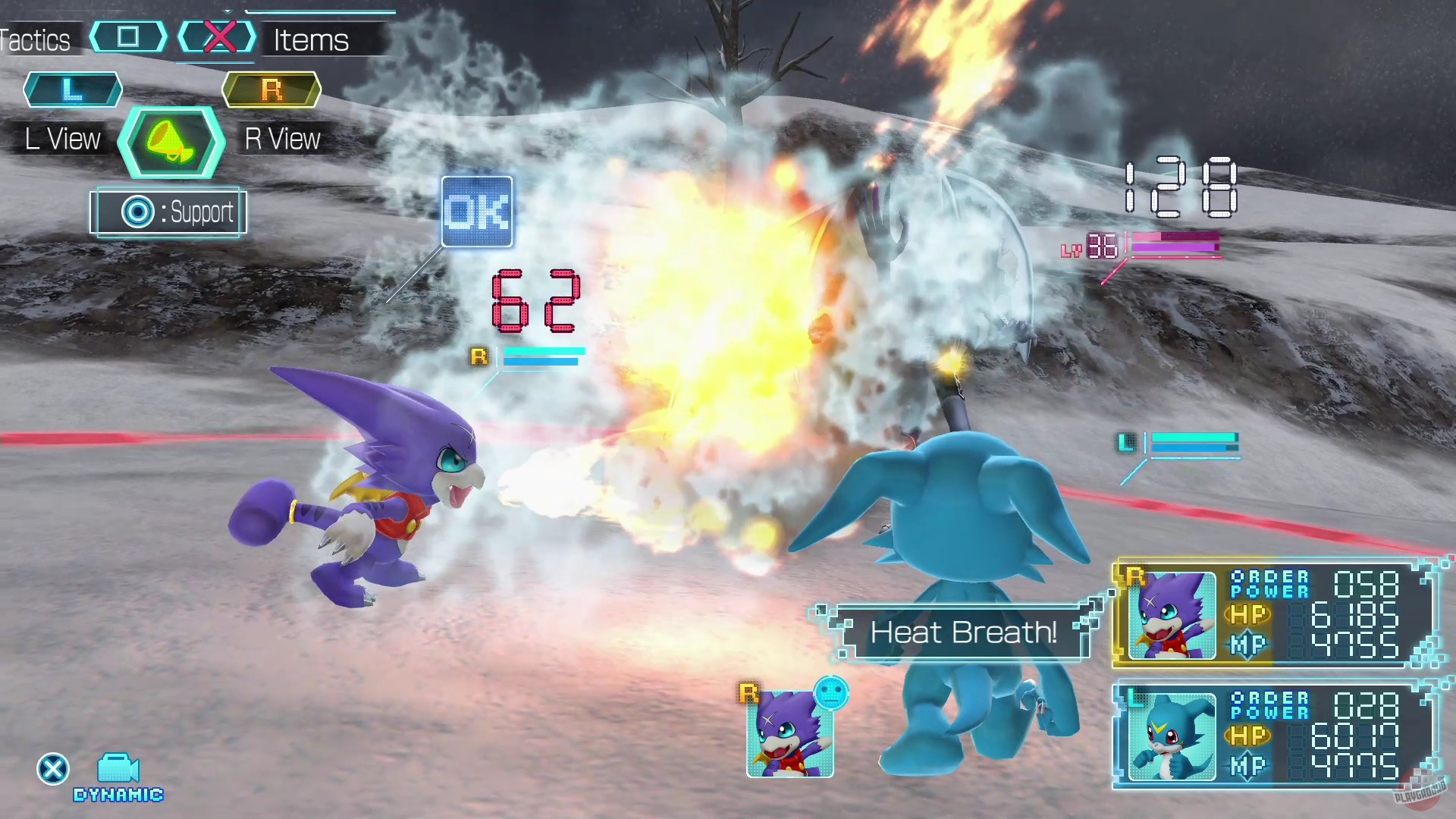Toggle the L shoulder button indicator
The image size is (1456, 819).
click(x=72, y=89)
